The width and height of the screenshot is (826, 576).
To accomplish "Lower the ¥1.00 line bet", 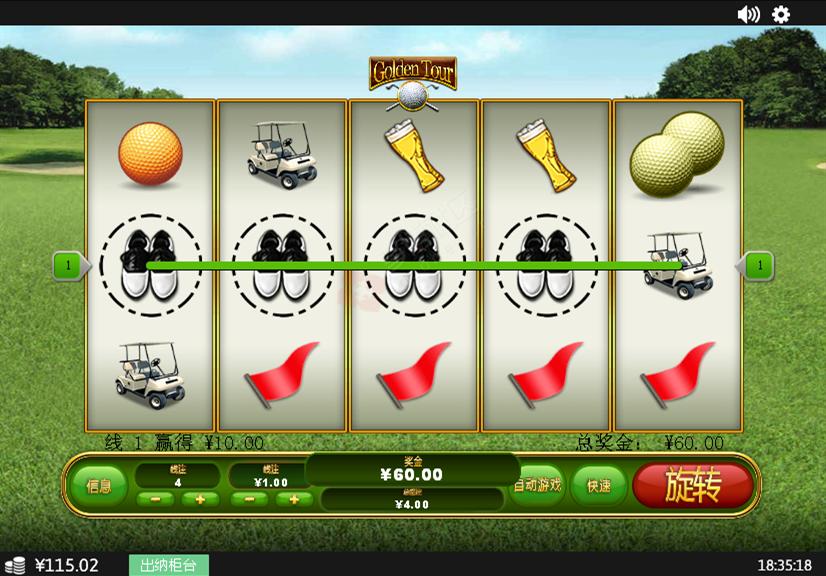I will (249, 499).
